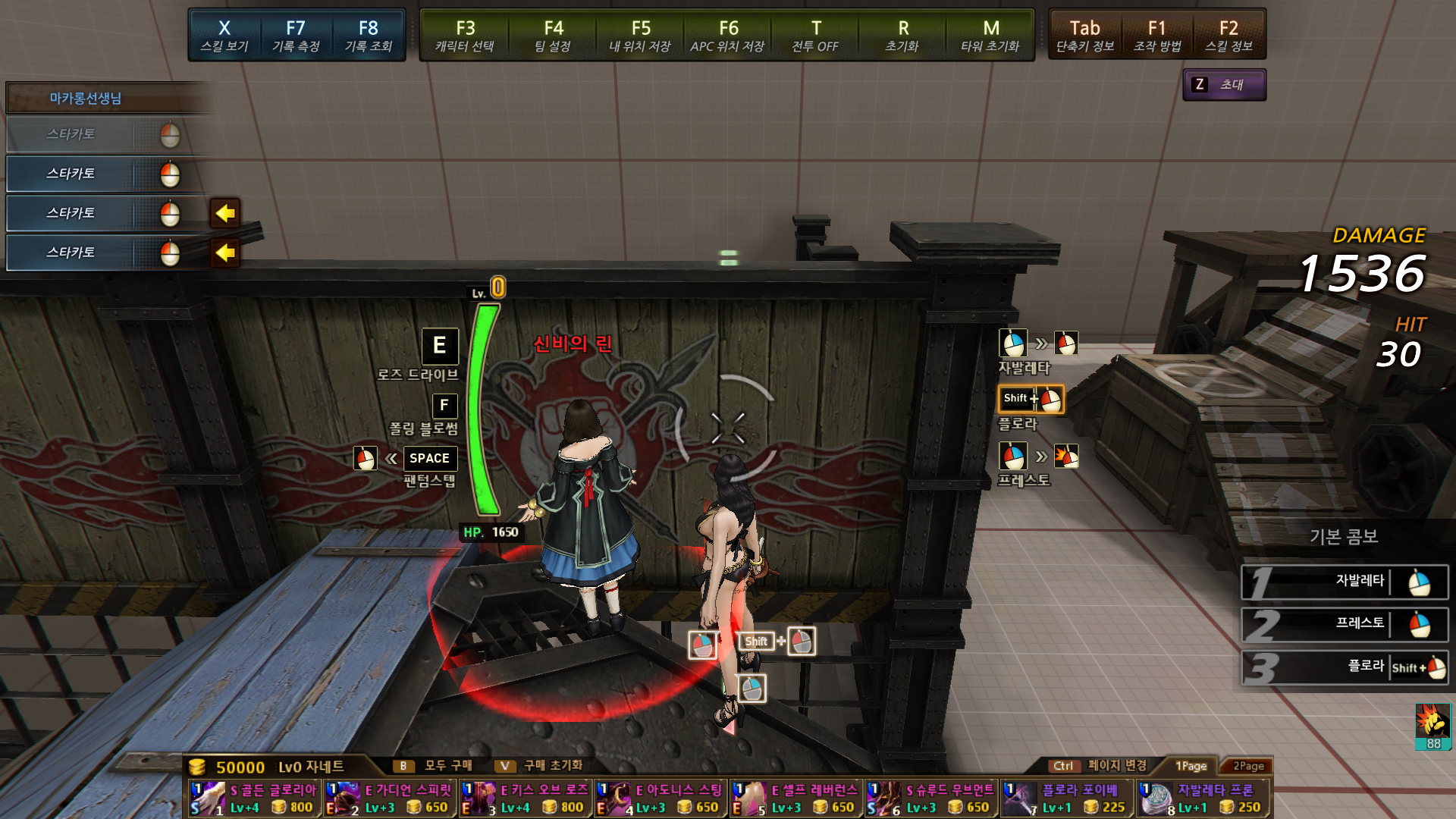Viewport: 1456px width, 819px height.
Task: Purchase the 플로라 포이베 item
Action: tap(1067, 799)
